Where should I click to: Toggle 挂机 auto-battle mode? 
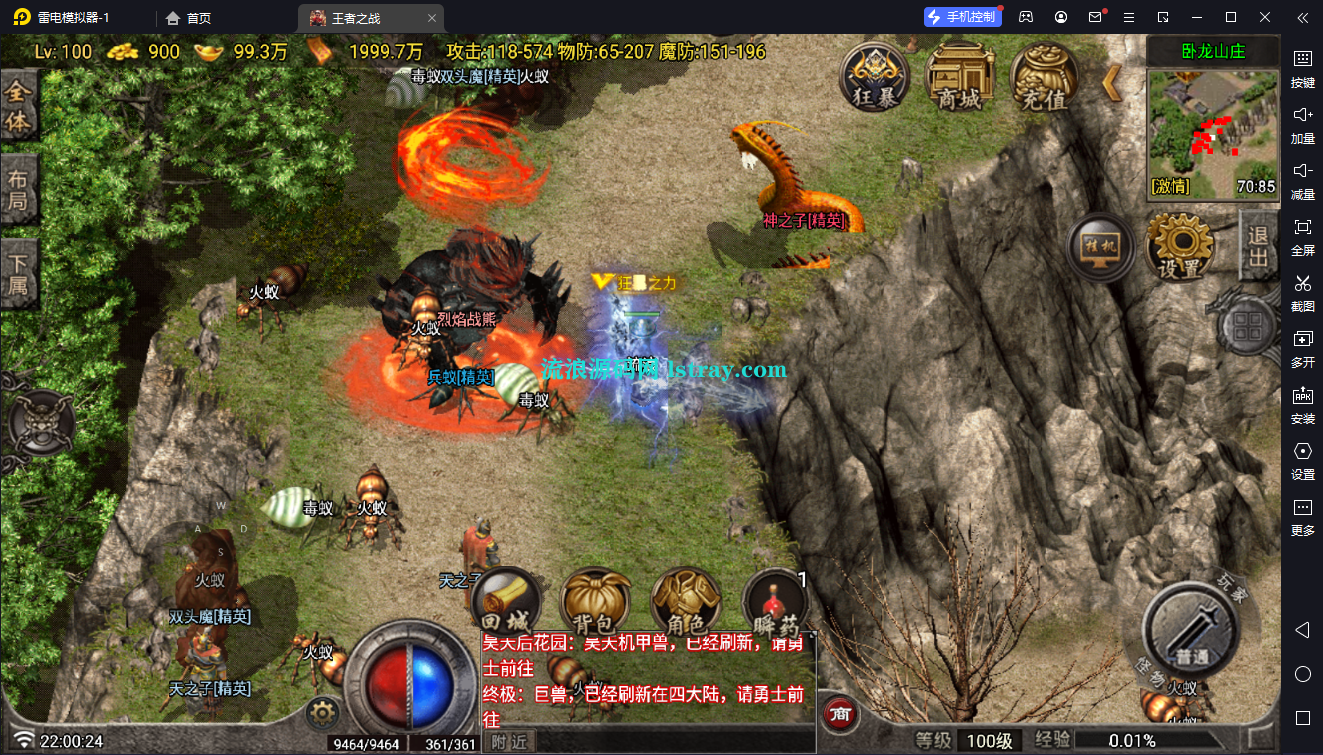coord(1100,247)
